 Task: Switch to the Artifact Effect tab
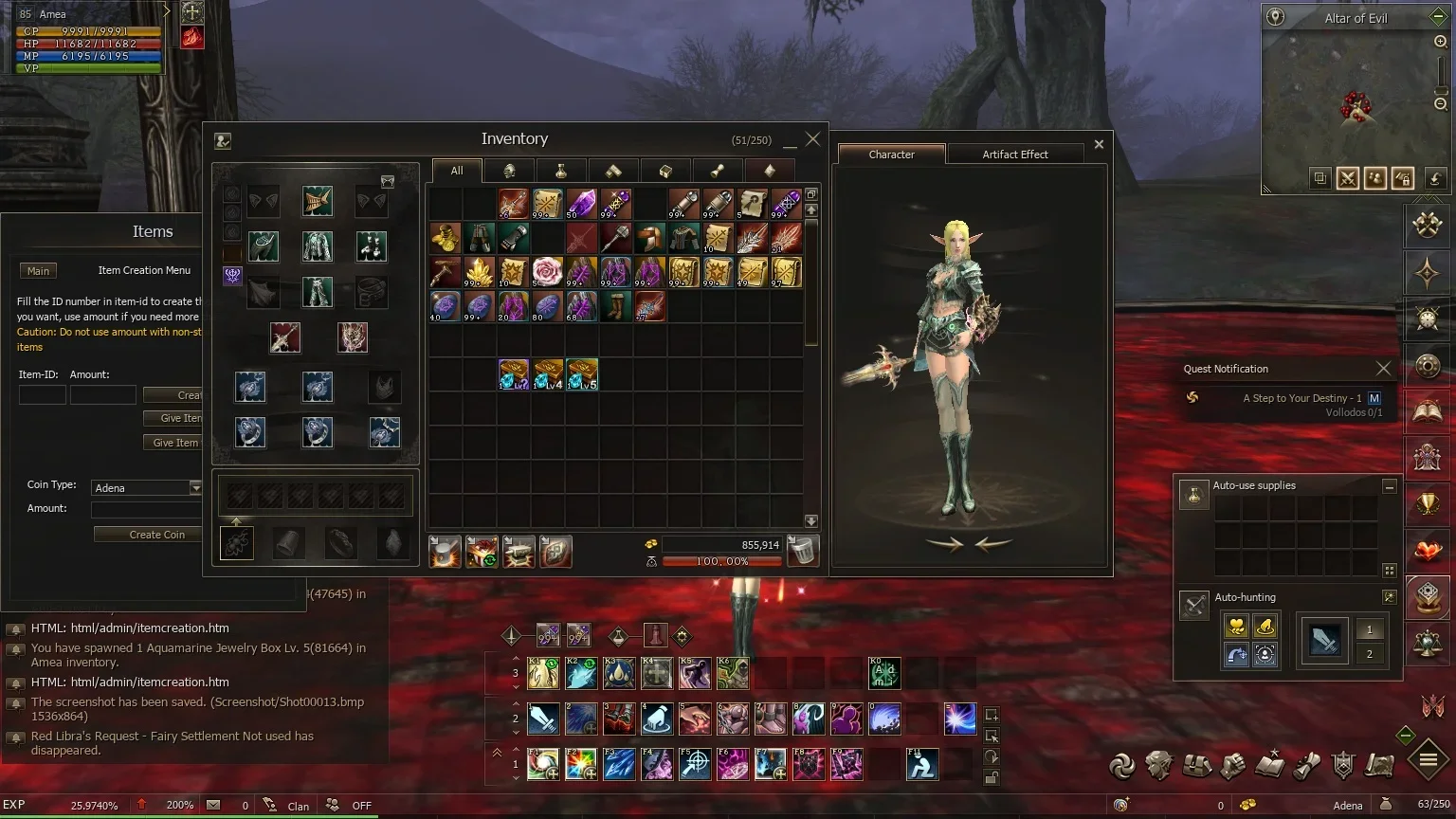tap(1014, 155)
